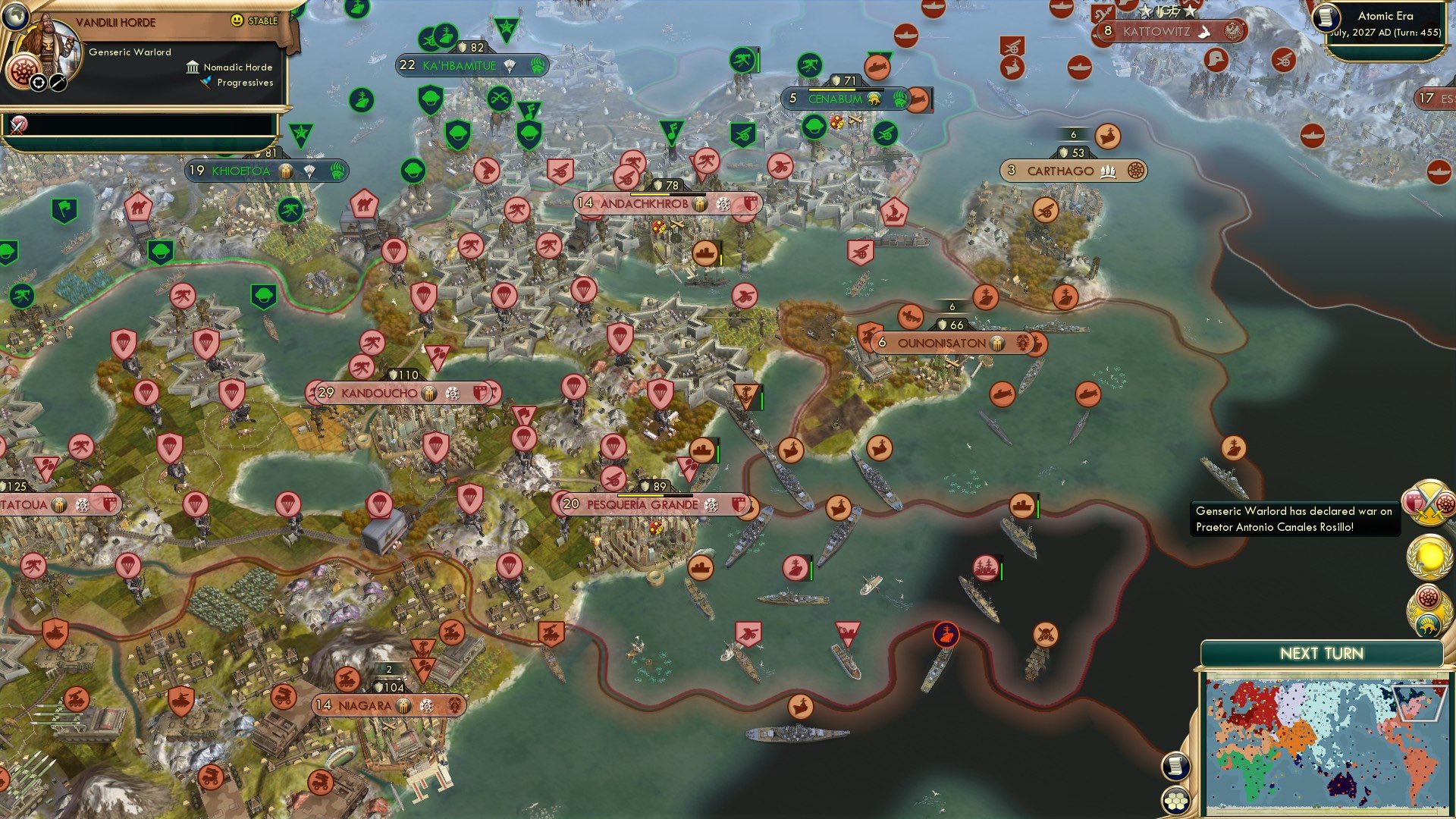Open the Nomadic Horde government icon

point(192,67)
